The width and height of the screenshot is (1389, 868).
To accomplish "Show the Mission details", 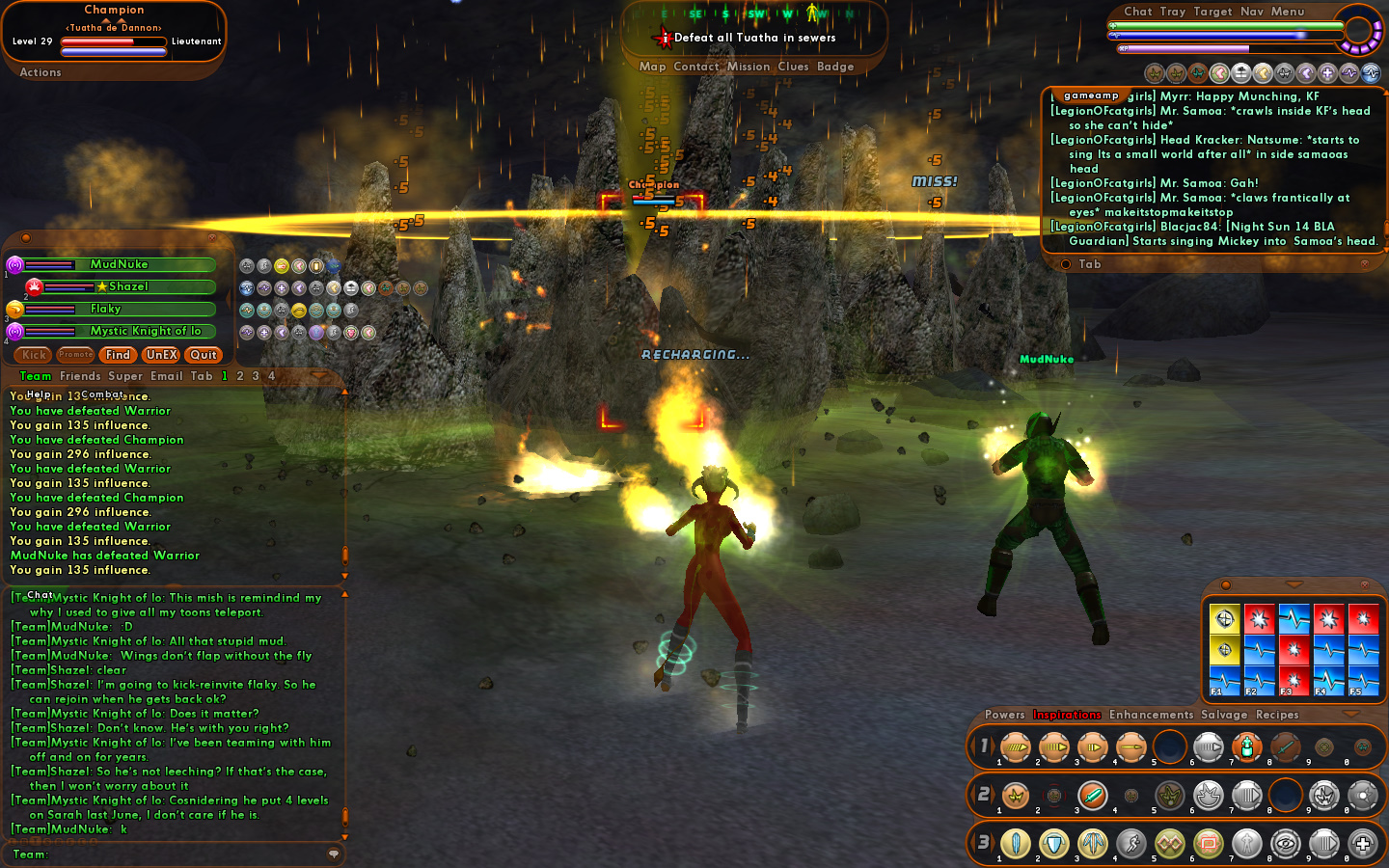I will [749, 67].
